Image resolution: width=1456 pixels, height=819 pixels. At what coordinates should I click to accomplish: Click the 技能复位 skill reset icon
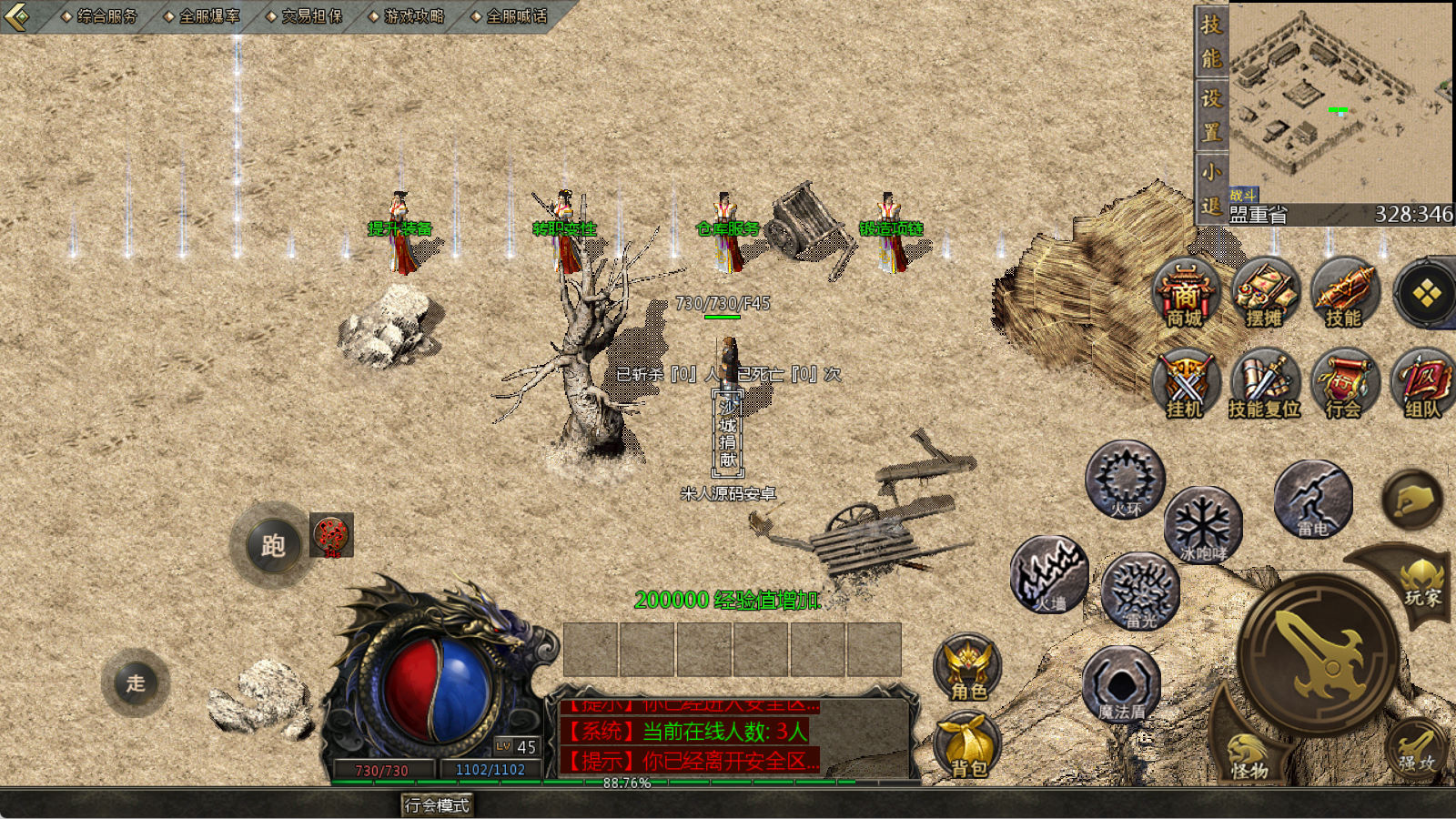(1264, 384)
